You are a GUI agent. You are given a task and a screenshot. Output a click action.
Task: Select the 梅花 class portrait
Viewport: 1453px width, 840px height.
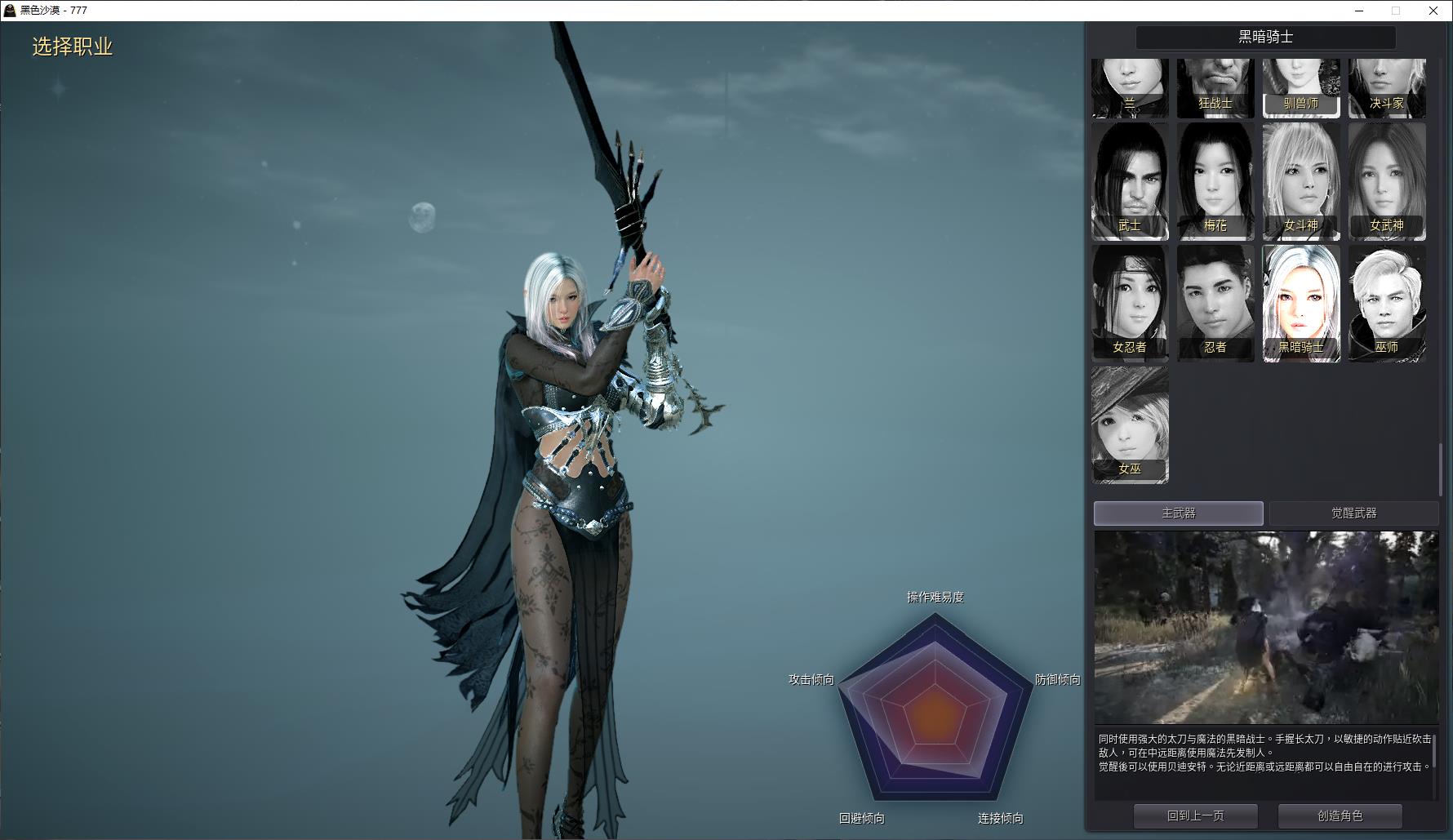tap(1215, 181)
